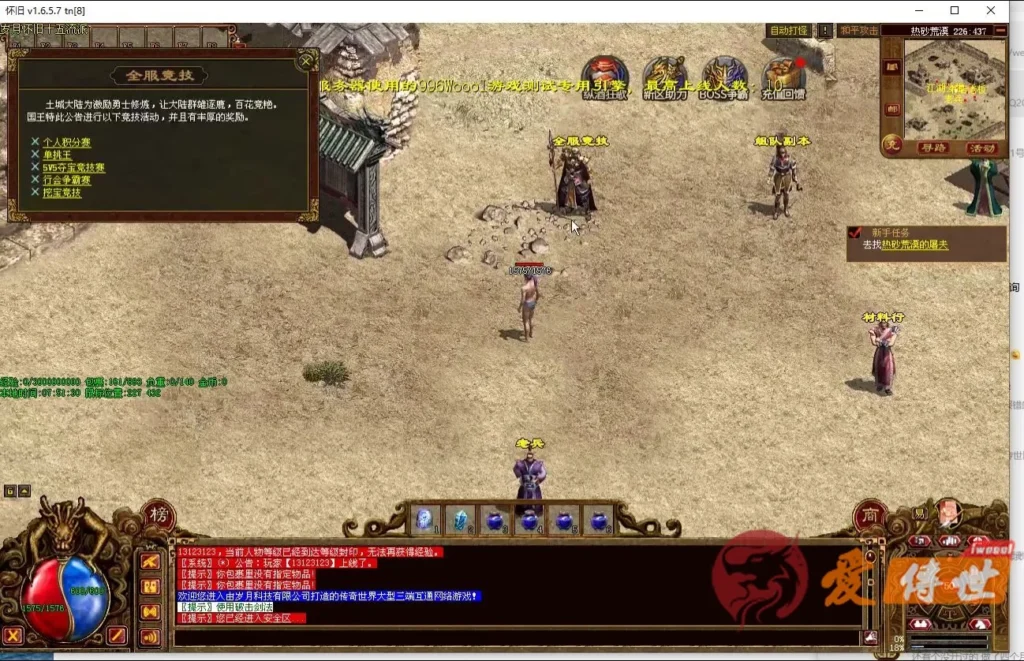Open the 5V5夺宝竞技赛 entry
The width and height of the screenshot is (1024, 661).
pyautogui.click(x=73, y=168)
